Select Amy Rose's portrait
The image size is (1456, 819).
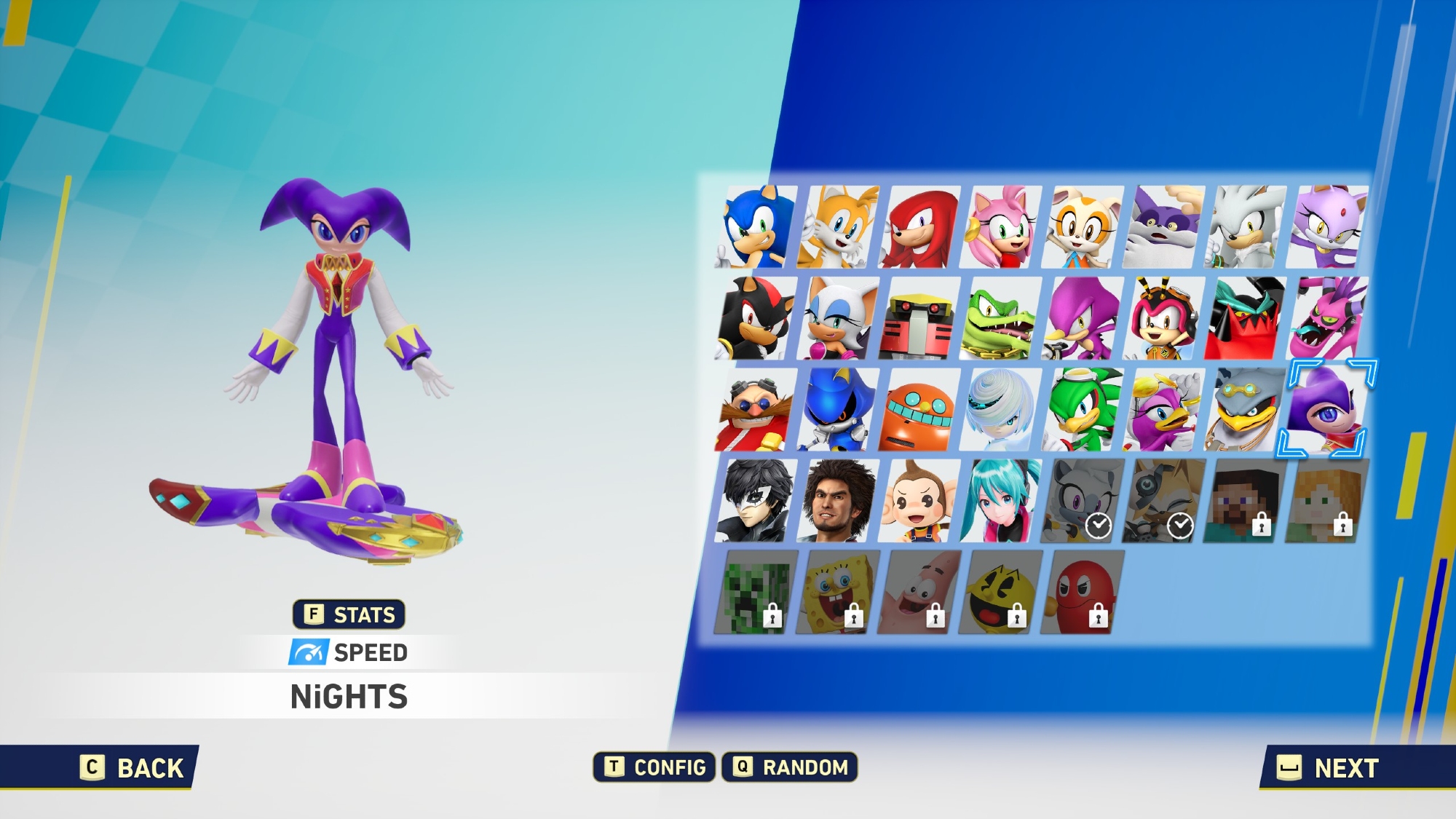1000,227
